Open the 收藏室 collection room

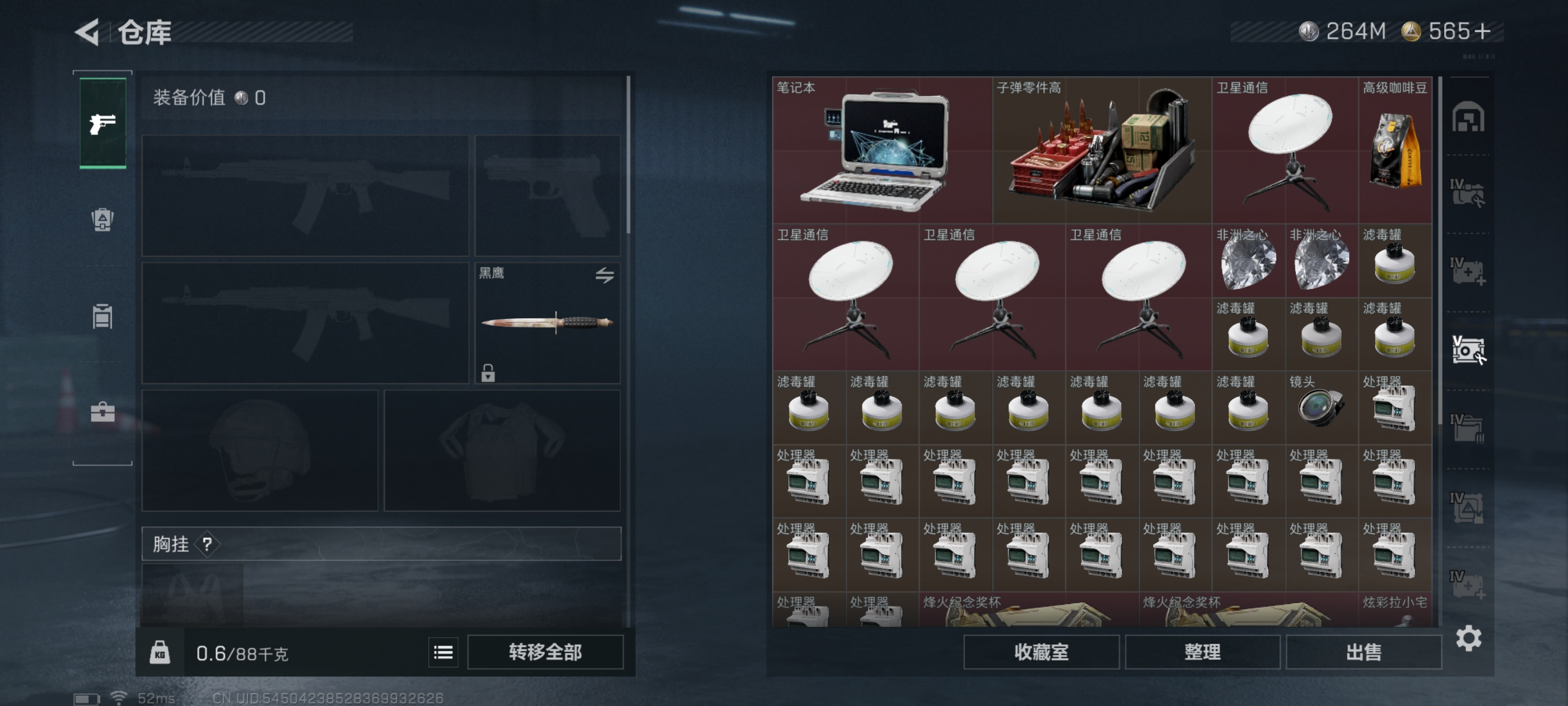tap(1041, 652)
